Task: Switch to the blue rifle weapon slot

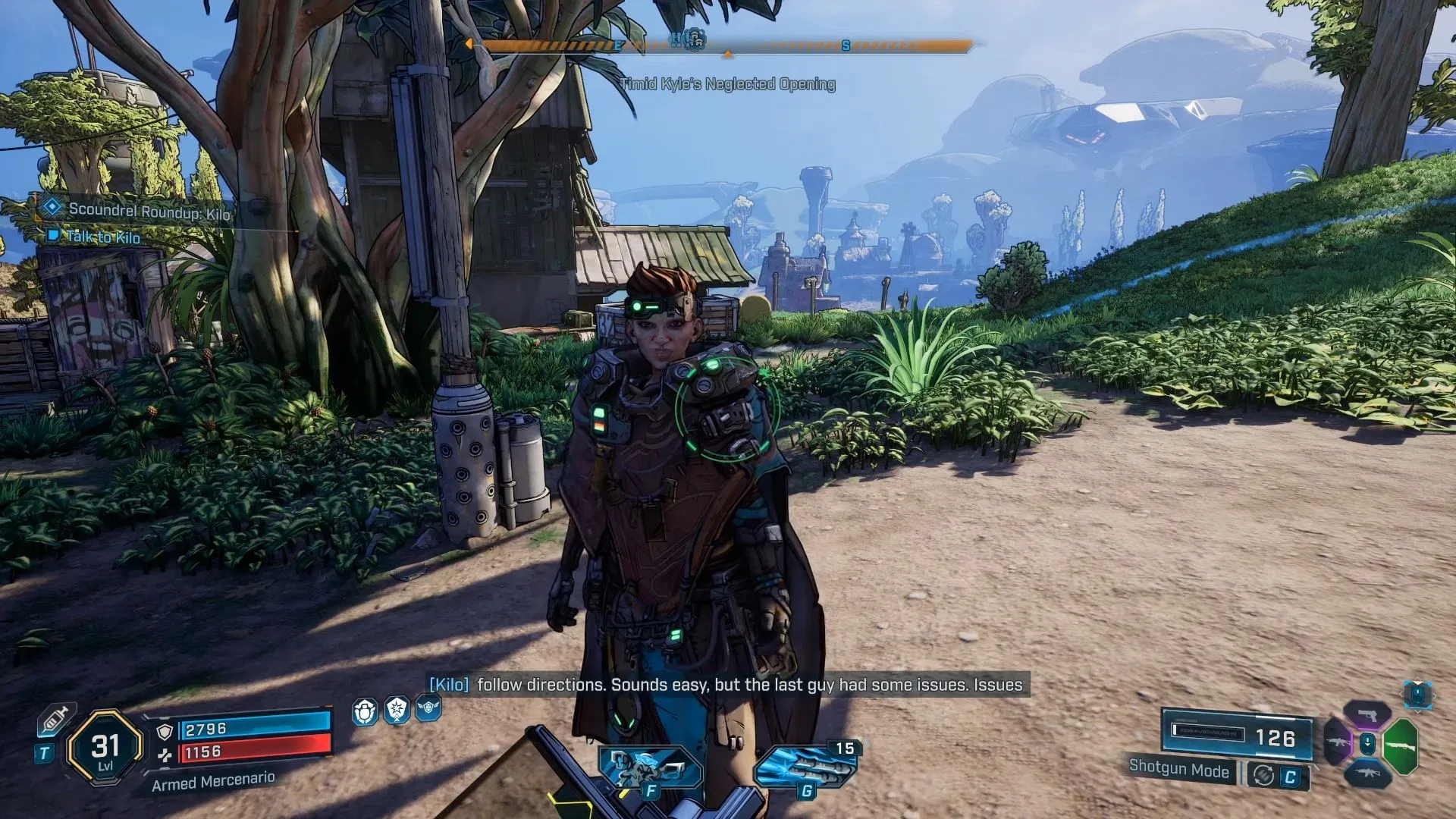Action: tap(1367, 773)
